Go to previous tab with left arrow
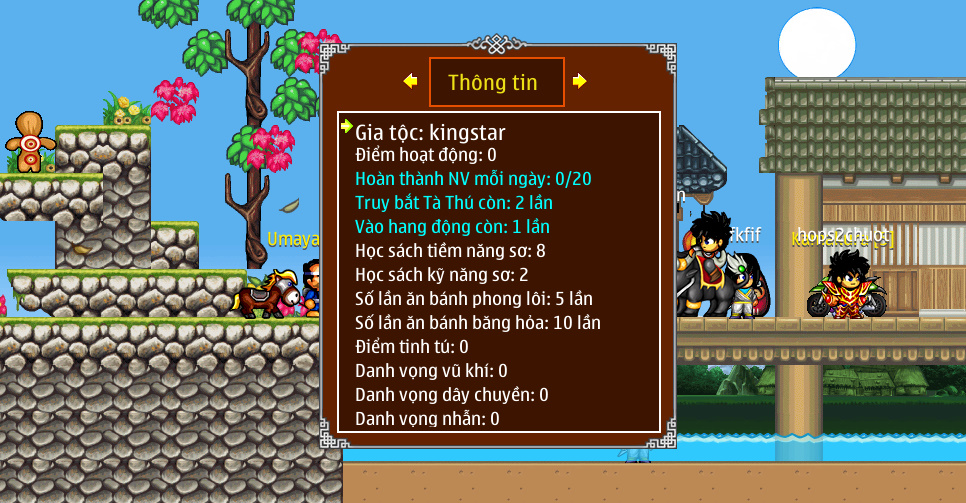The width and height of the screenshot is (966, 503). (x=410, y=81)
